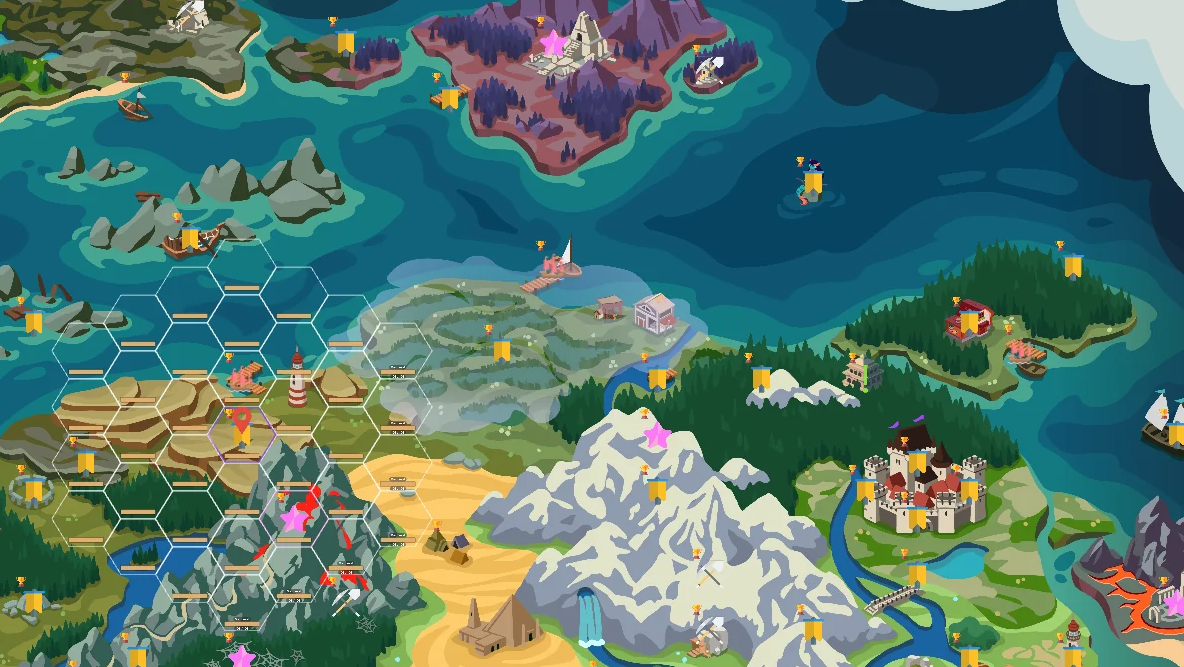Viewport: 1184px width, 667px height.
Task: Select the red location pin marker
Action: pyautogui.click(x=241, y=420)
